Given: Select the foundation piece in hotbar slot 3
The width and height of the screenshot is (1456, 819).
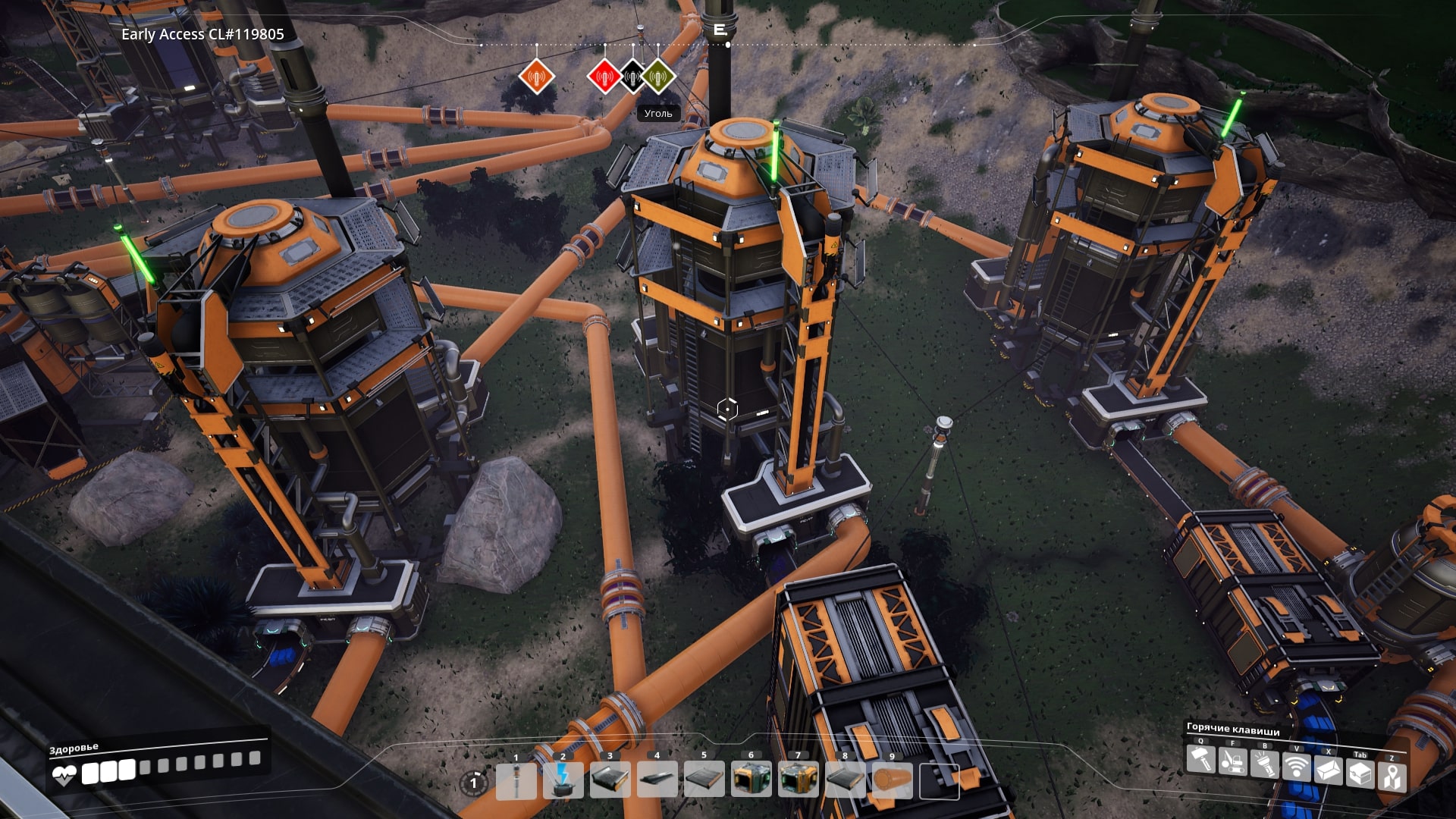Looking at the screenshot, I should (610, 781).
